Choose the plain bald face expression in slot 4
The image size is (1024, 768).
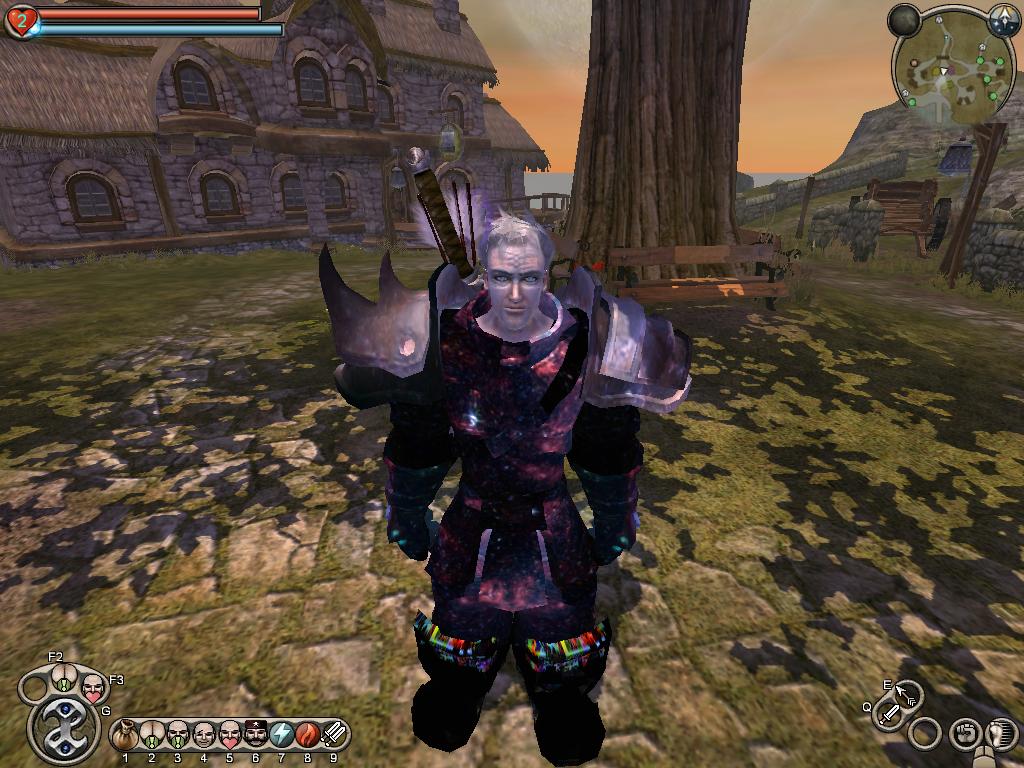tap(204, 736)
